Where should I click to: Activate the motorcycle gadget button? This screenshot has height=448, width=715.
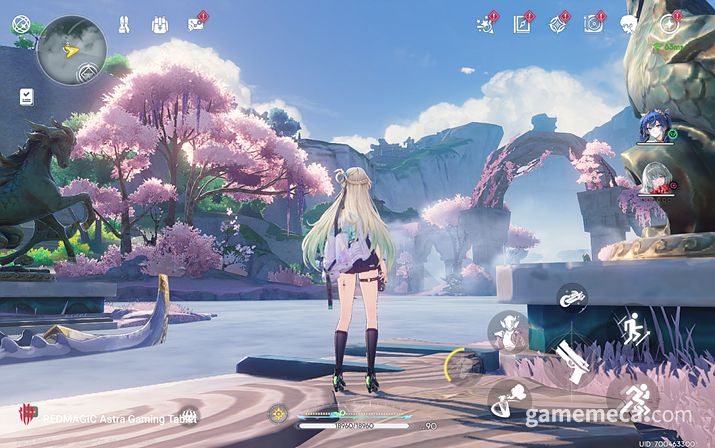coord(571,298)
